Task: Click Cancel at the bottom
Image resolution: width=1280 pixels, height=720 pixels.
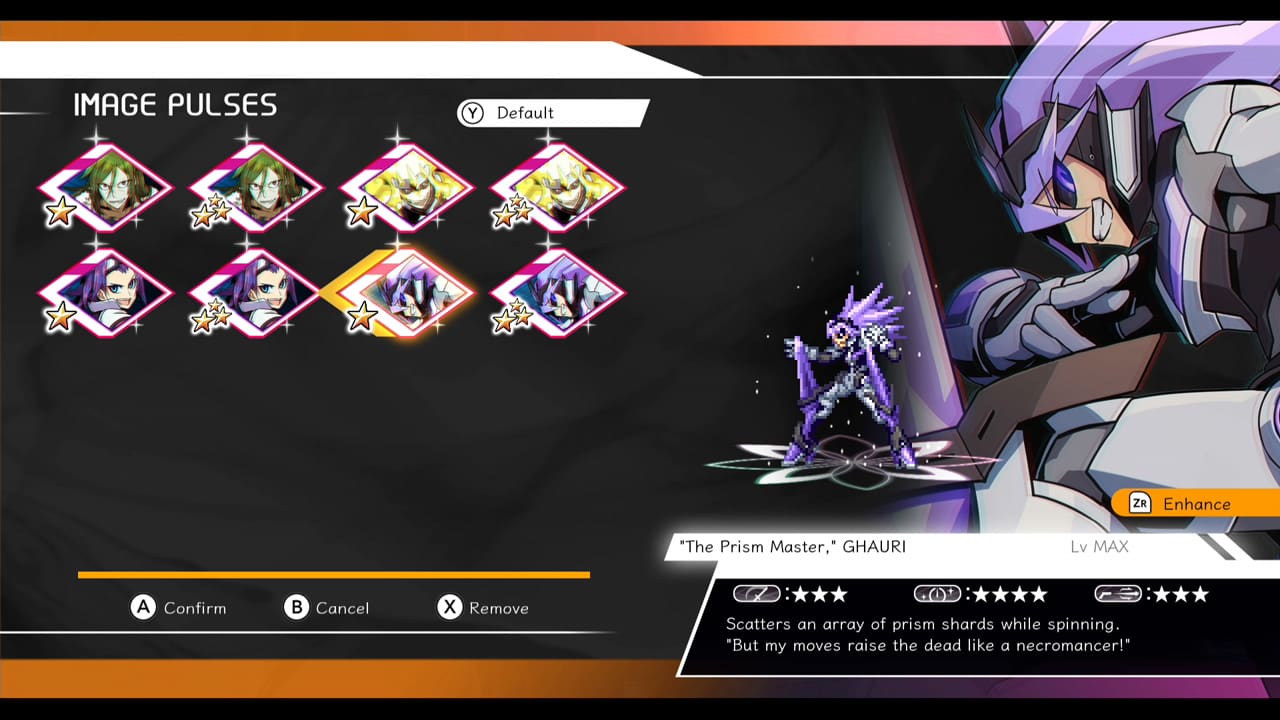Action: pos(340,608)
